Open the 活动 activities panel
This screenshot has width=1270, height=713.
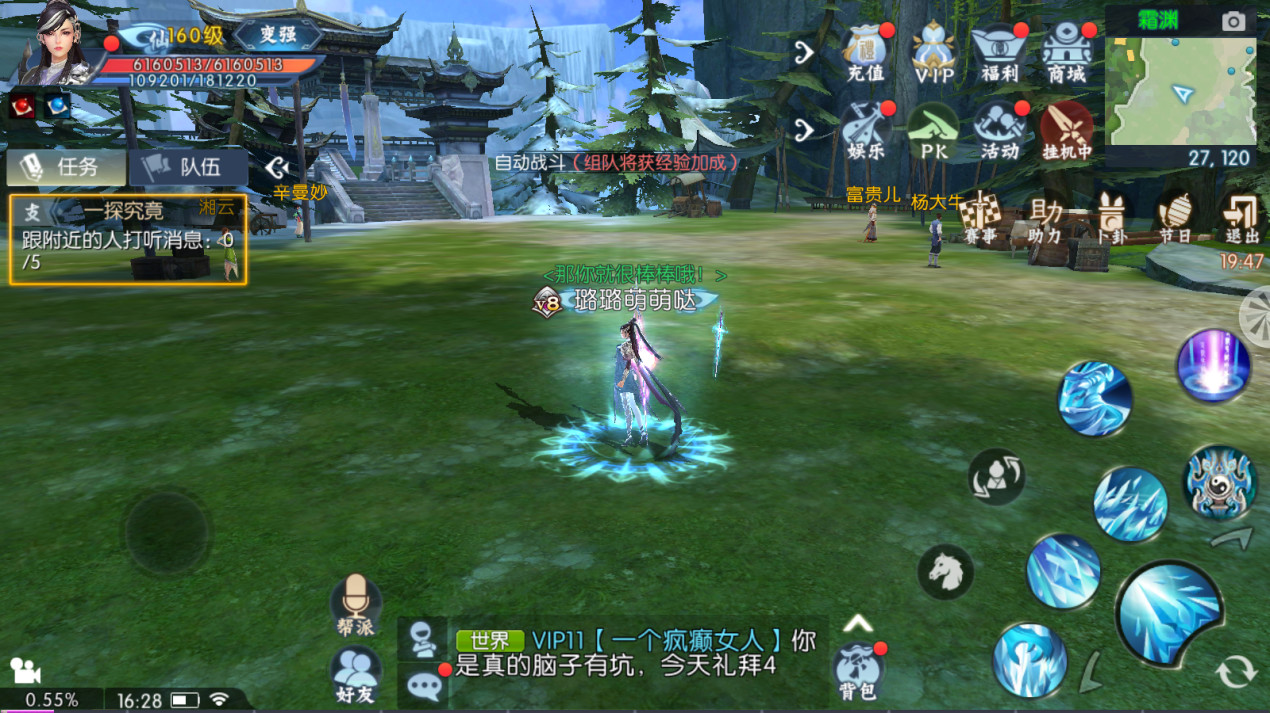click(999, 131)
